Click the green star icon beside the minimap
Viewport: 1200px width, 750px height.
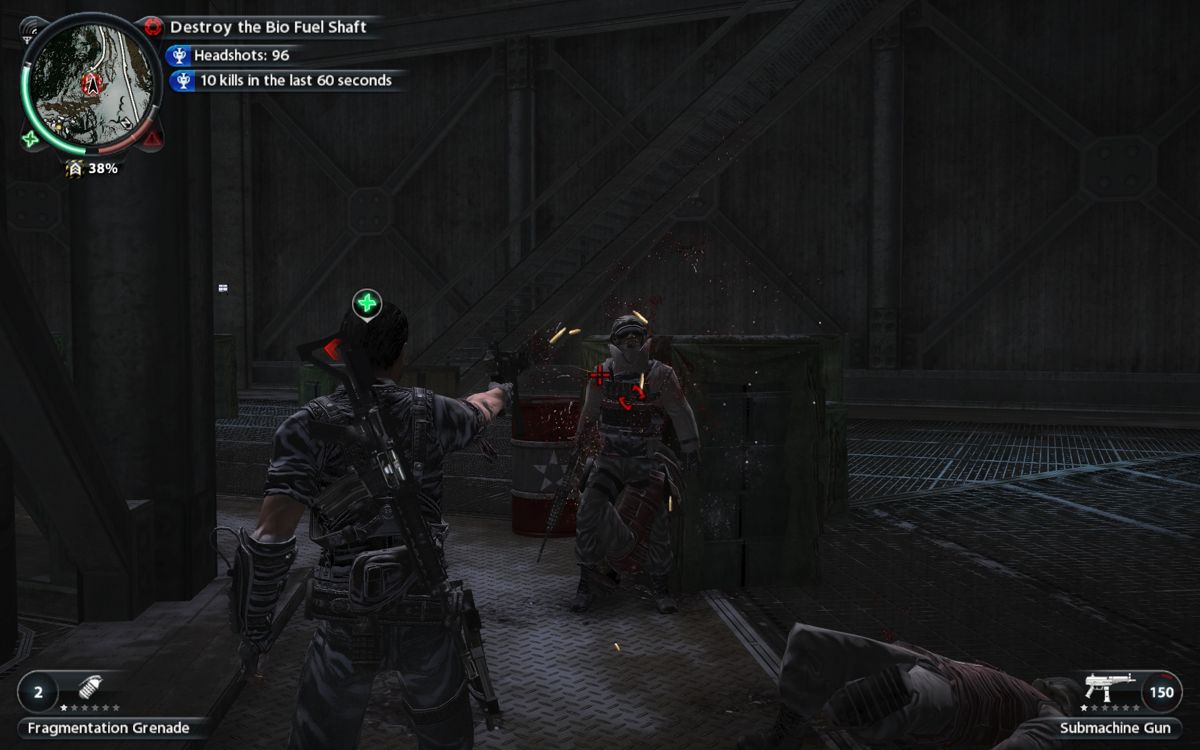[x=31, y=139]
